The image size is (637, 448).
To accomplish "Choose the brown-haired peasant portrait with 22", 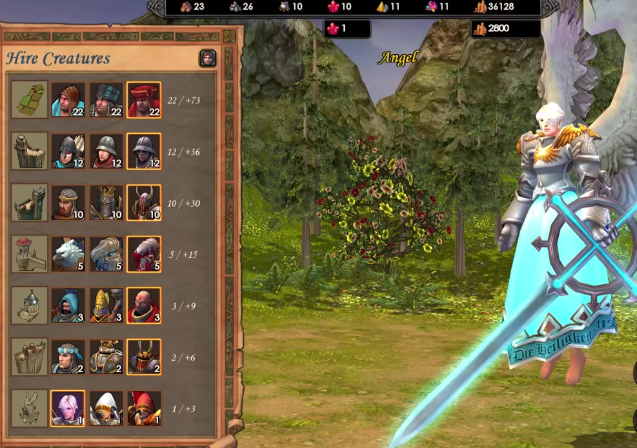I will pyautogui.click(x=68, y=100).
